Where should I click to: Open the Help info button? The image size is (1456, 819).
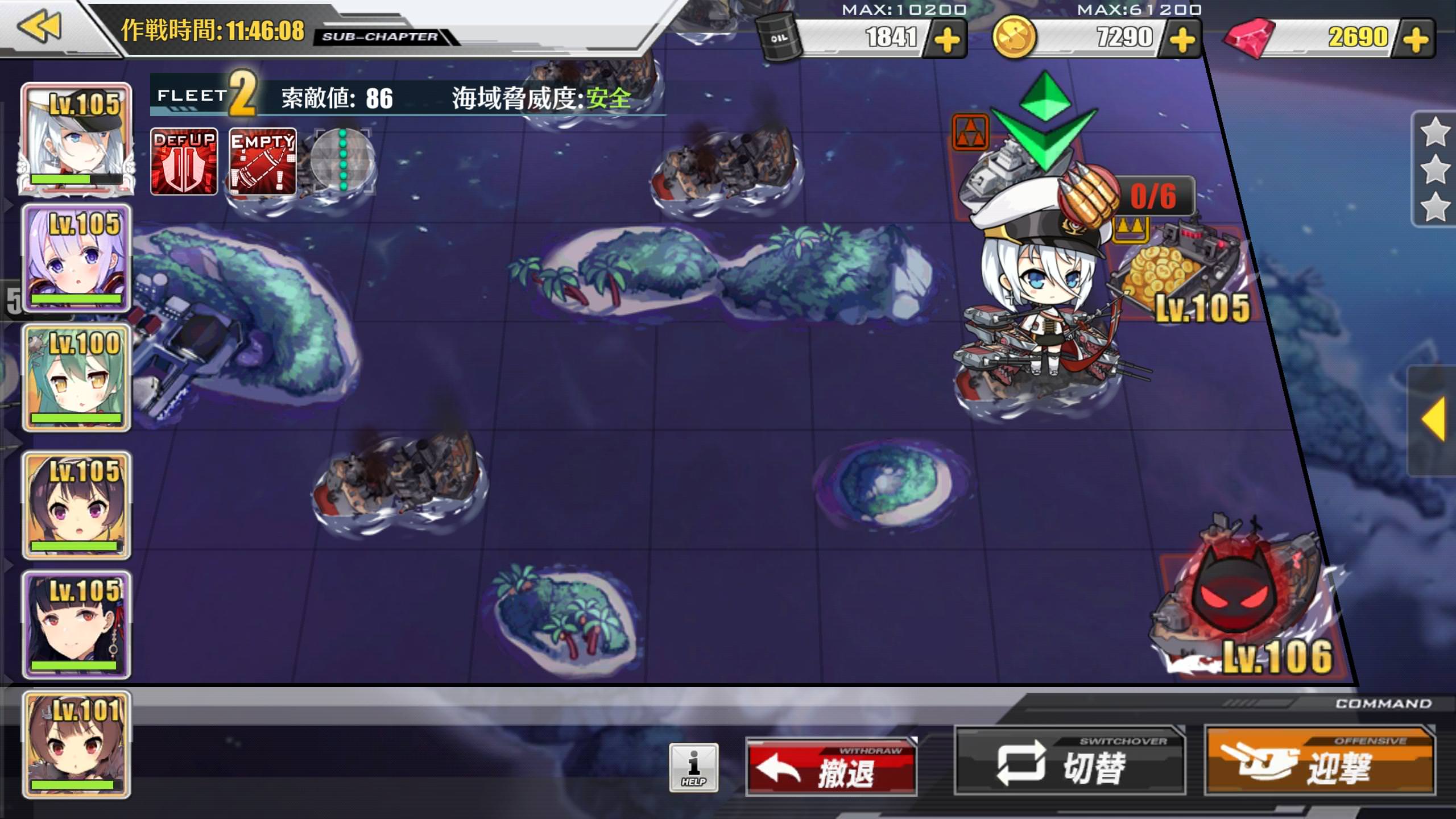pos(693,768)
